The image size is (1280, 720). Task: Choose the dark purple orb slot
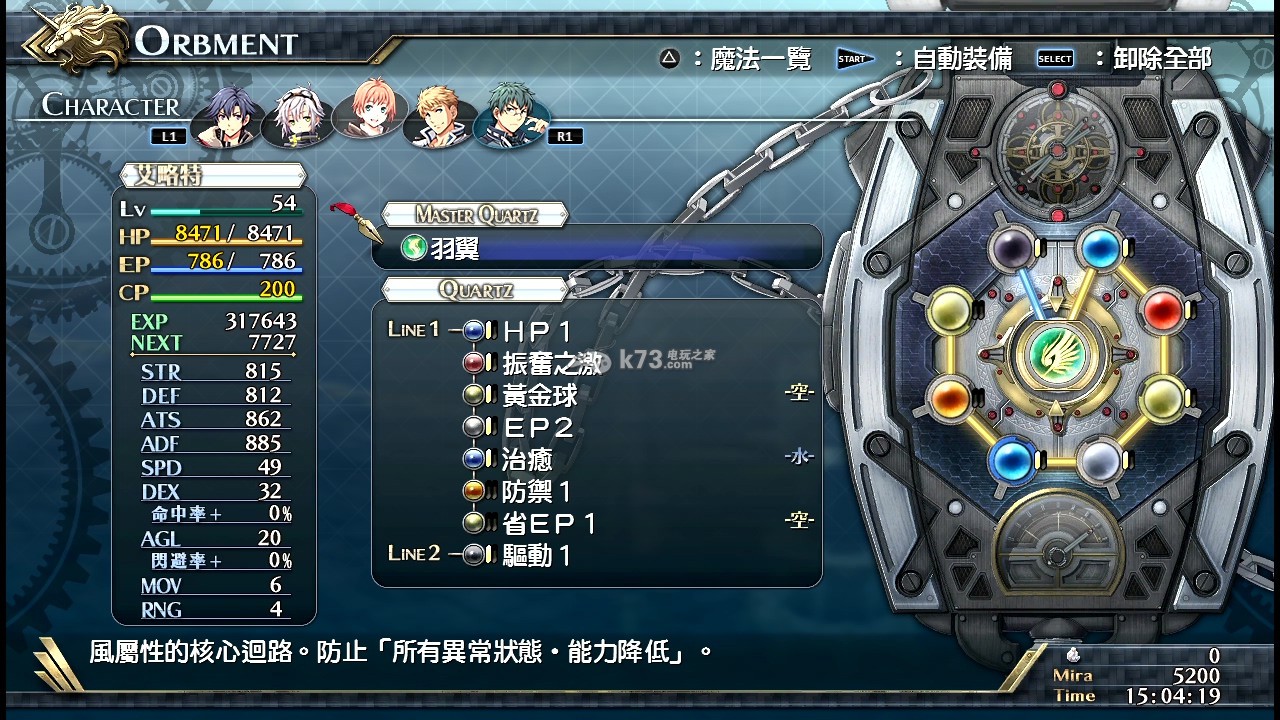point(1010,248)
